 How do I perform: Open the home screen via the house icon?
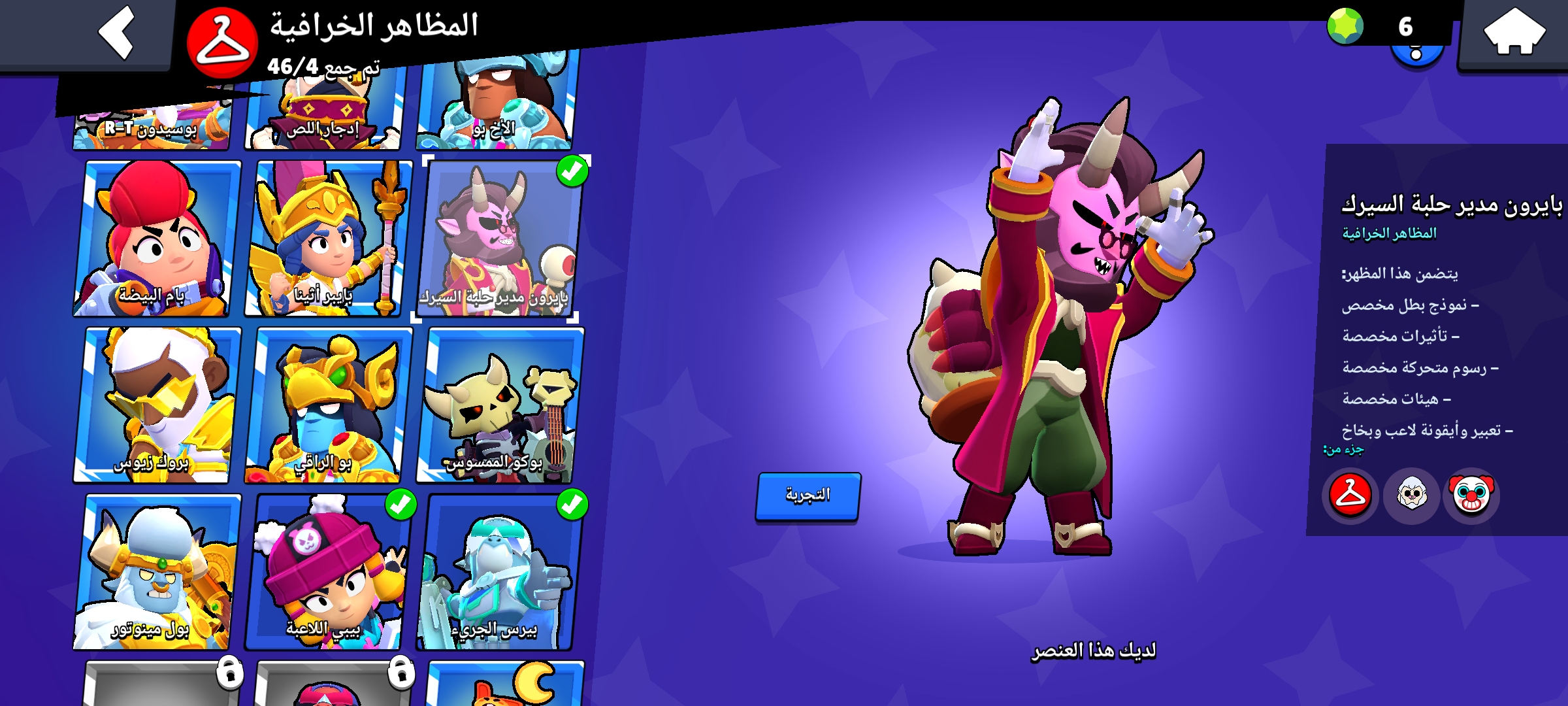coord(1516,31)
